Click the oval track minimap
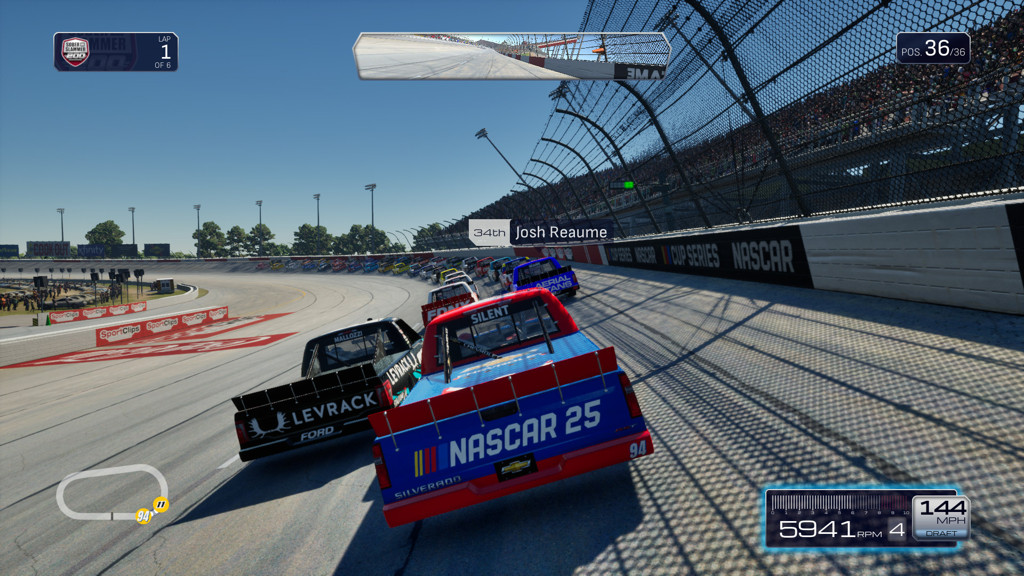1024x576 pixels. [x=112, y=494]
